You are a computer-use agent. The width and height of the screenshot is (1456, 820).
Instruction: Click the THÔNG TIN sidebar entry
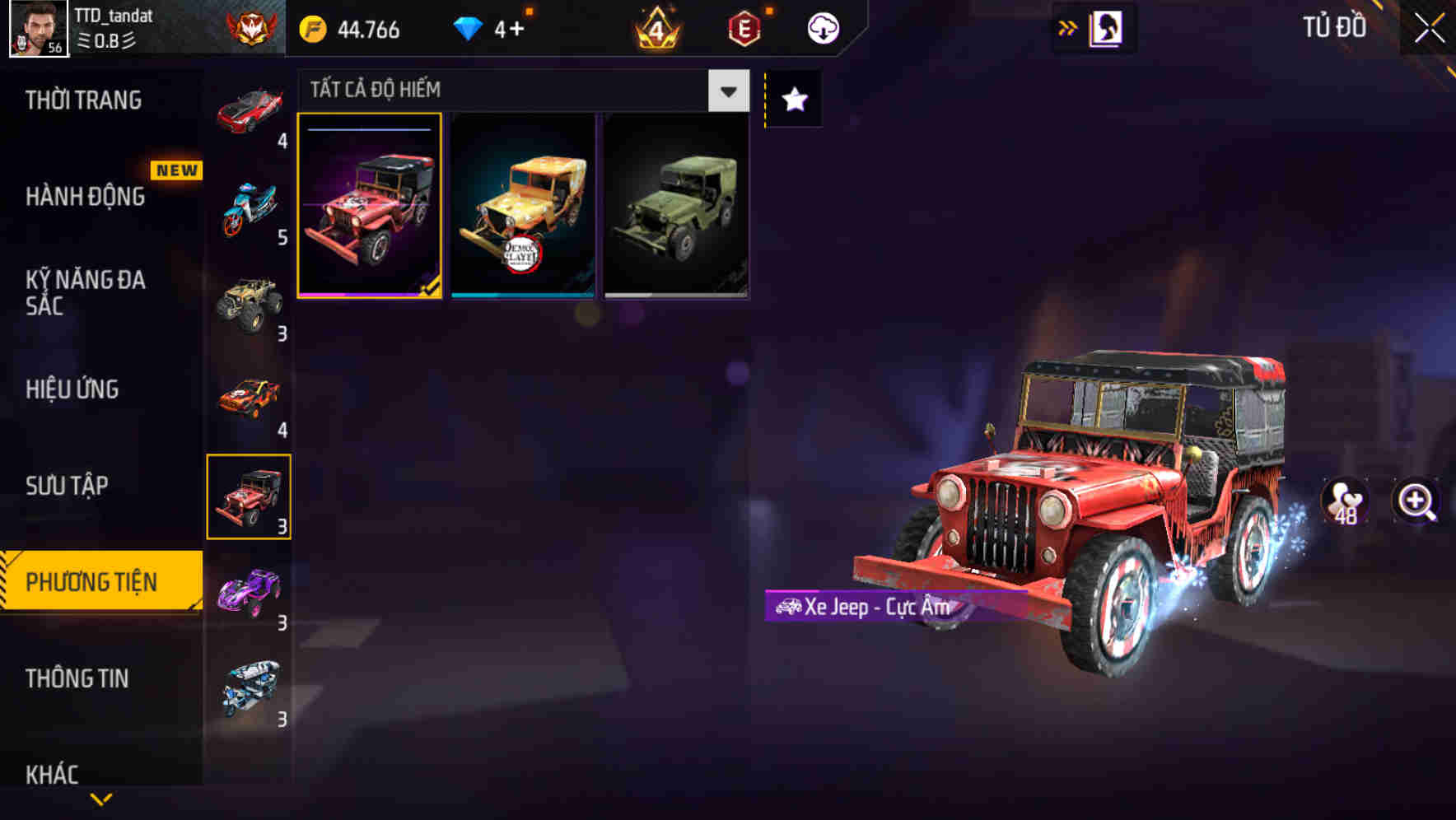click(x=78, y=679)
